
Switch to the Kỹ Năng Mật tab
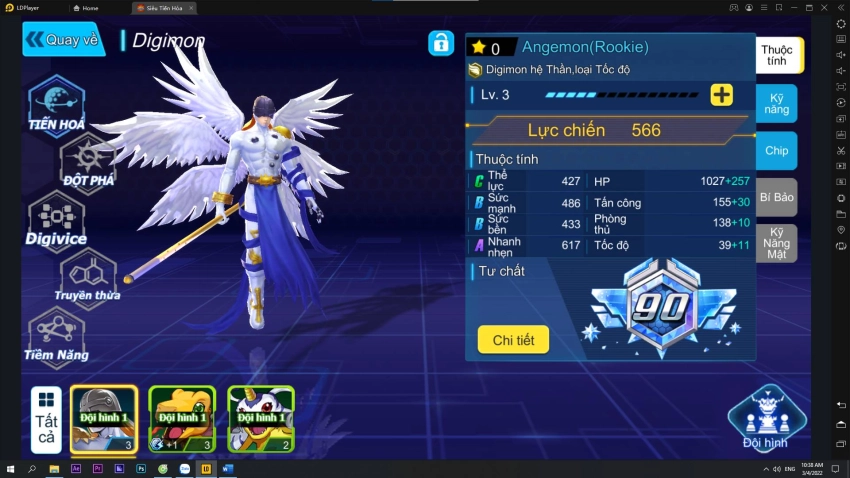(x=777, y=244)
